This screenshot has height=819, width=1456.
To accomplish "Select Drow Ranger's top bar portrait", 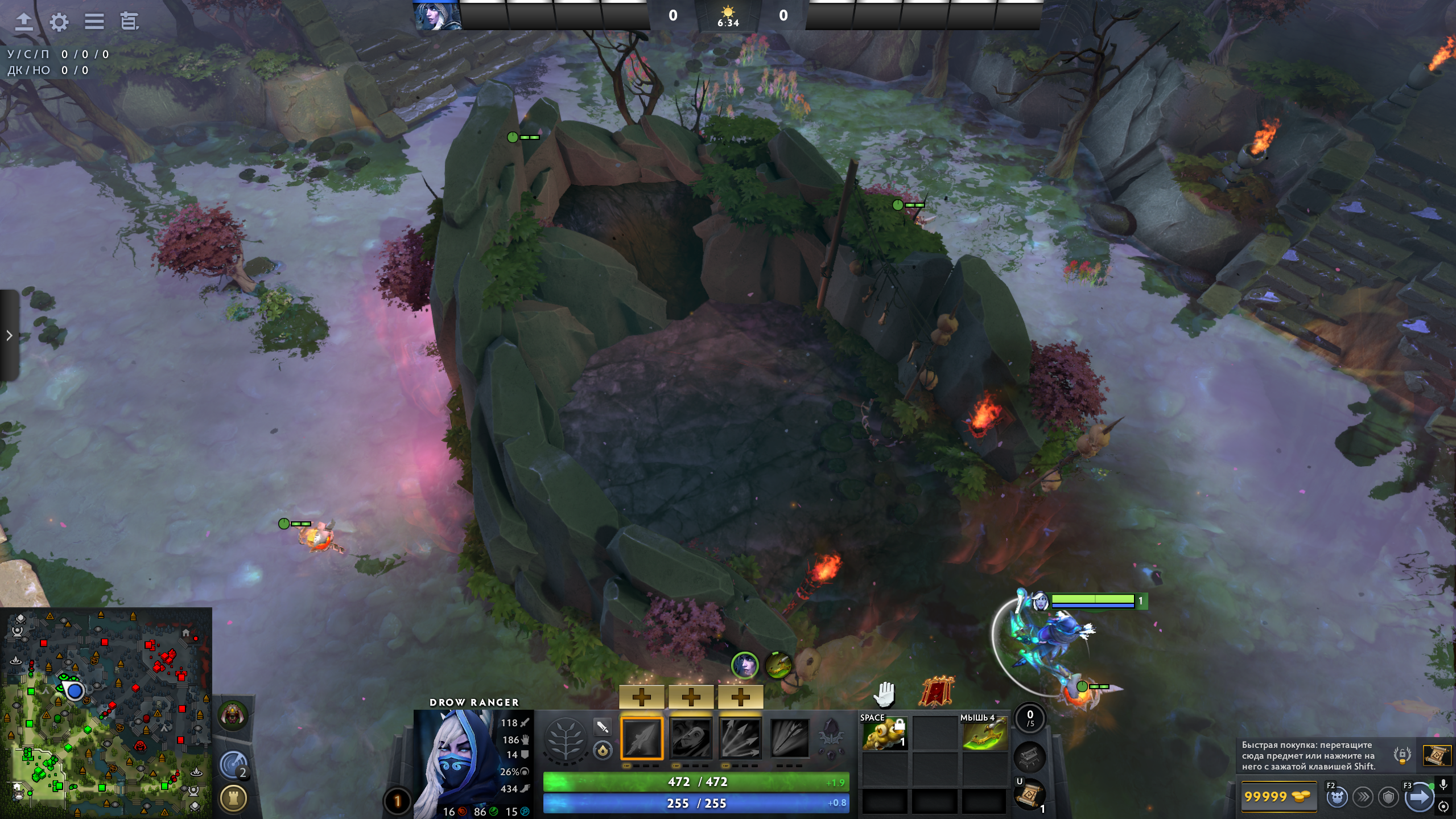I will click(x=436, y=15).
